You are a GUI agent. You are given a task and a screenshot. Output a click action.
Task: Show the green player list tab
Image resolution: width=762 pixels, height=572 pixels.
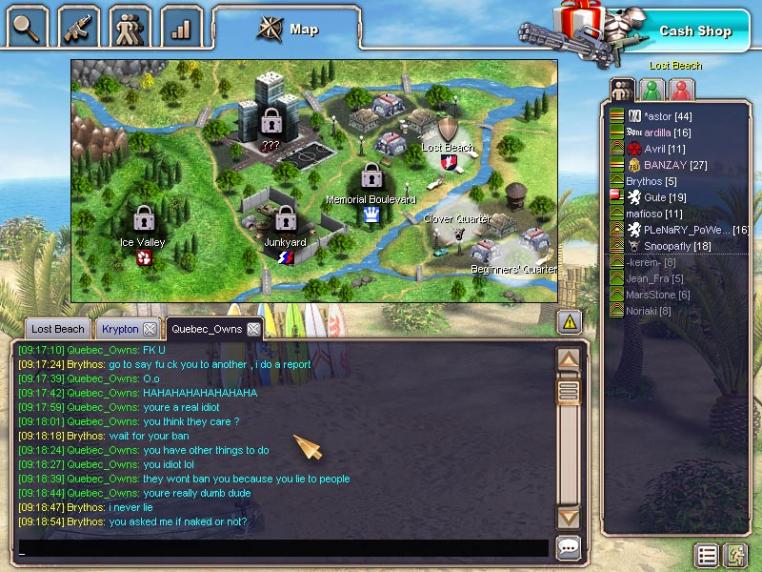tap(652, 89)
